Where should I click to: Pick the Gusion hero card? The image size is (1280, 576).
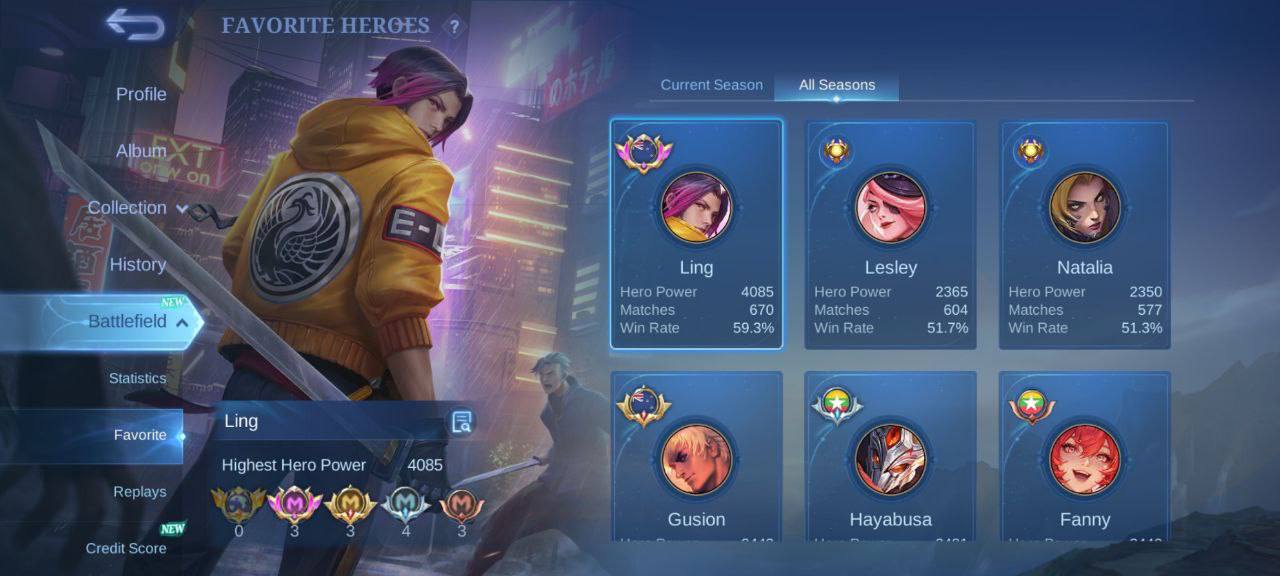696,460
